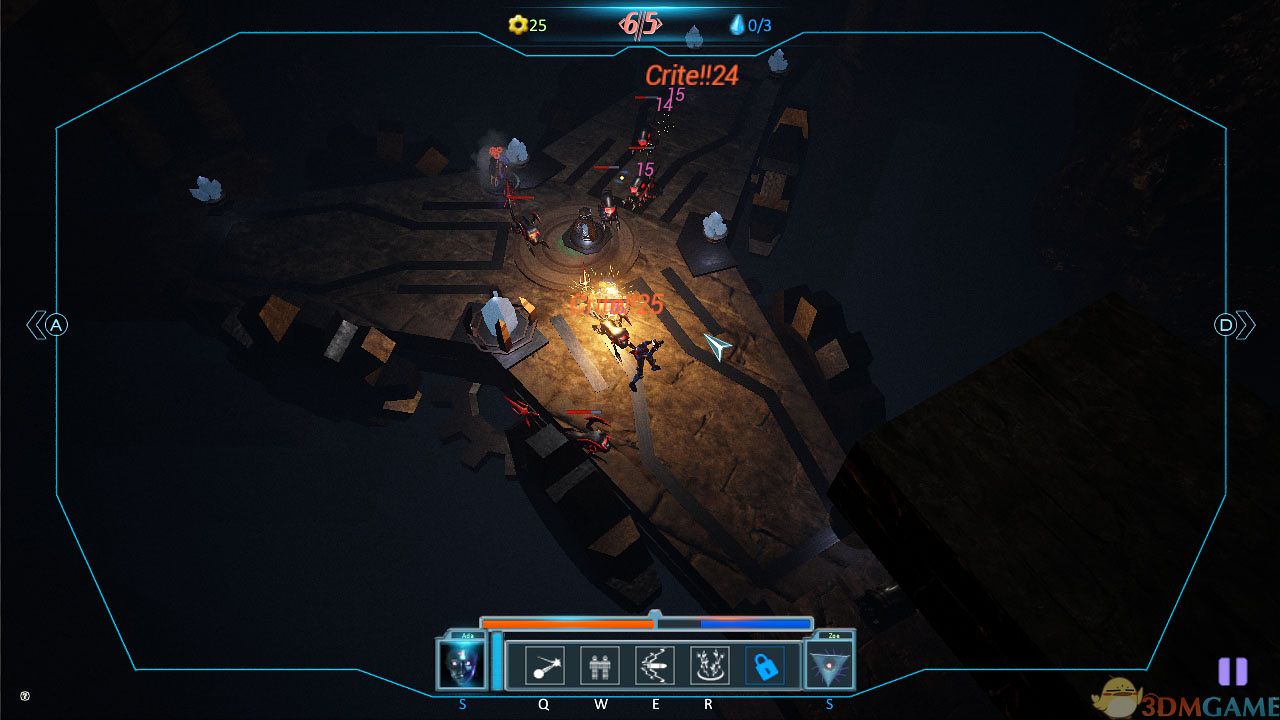Use the twin soldiers ability
This screenshot has width=1280, height=720.
[x=600, y=666]
